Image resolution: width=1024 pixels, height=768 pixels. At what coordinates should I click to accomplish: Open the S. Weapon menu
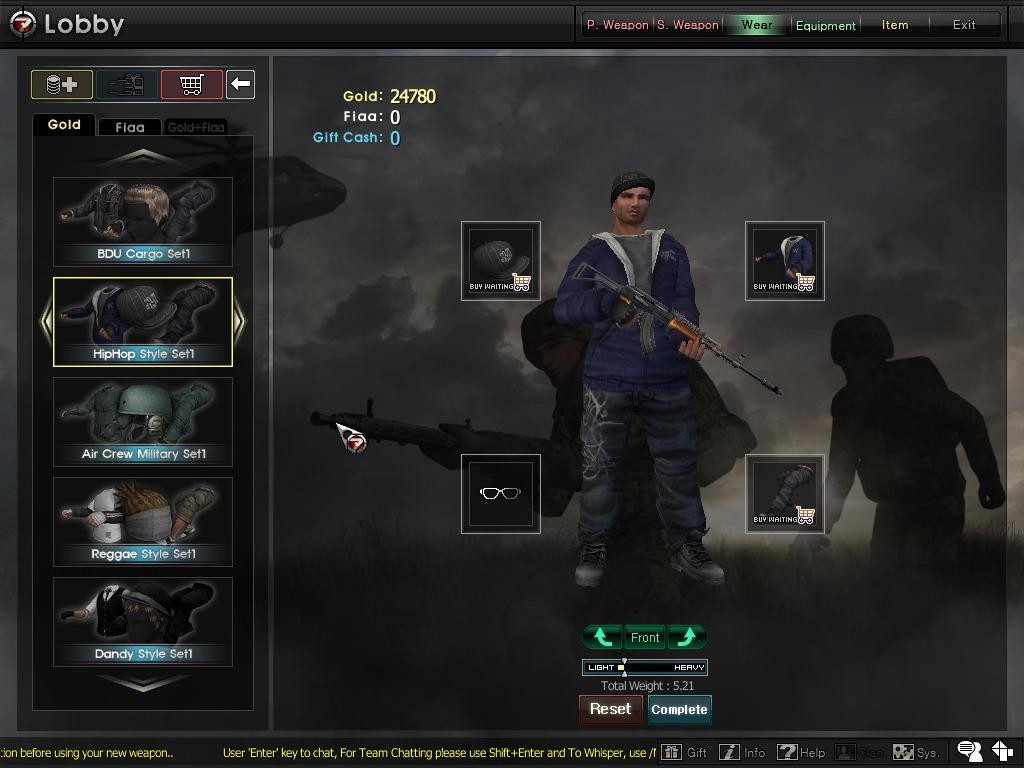click(x=688, y=25)
